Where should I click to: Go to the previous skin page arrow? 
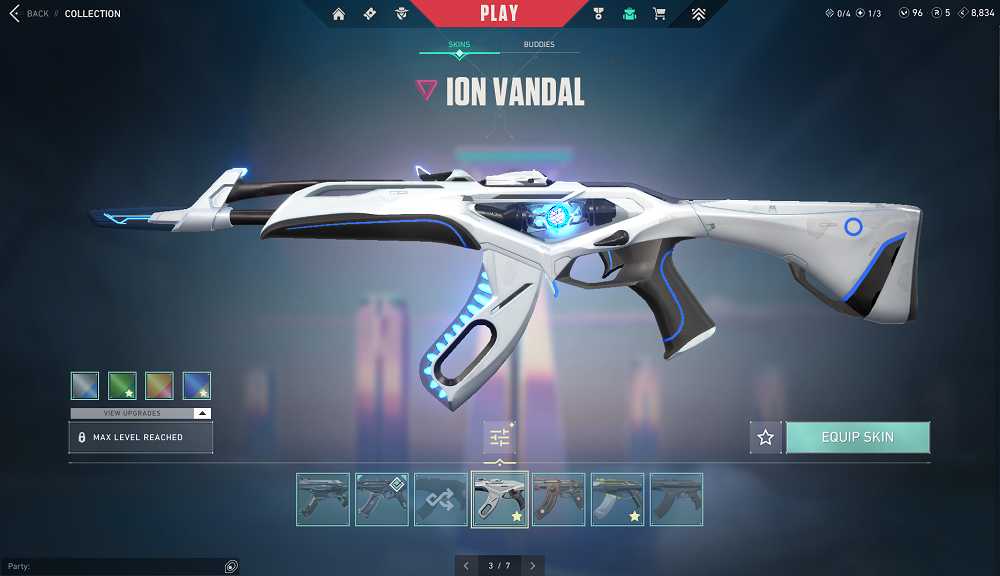tap(466, 566)
